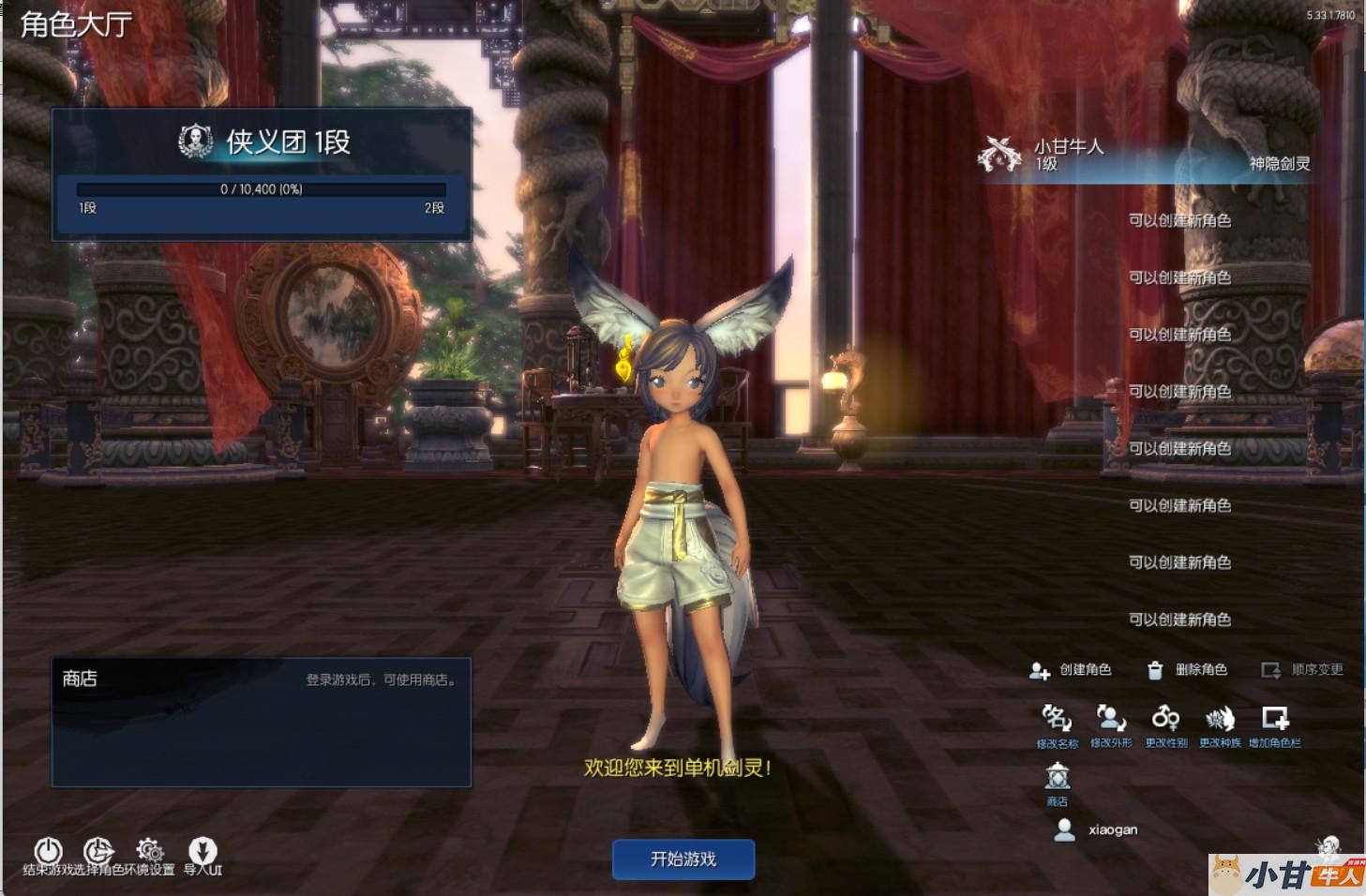Choose 删除角色 to delete the character
1366x896 pixels.
tap(1187, 669)
